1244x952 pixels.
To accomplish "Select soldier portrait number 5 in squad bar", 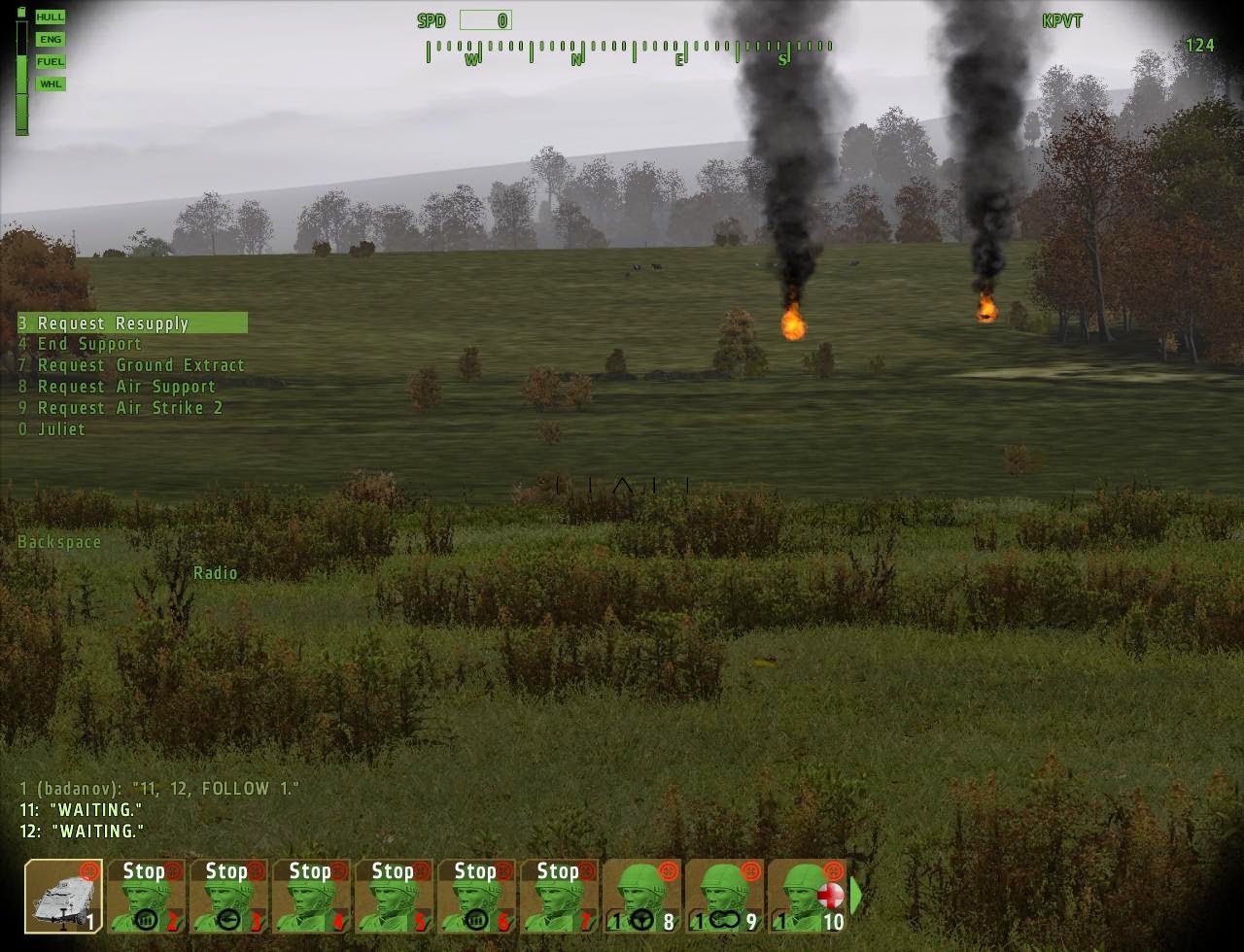I will coord(394,899).
